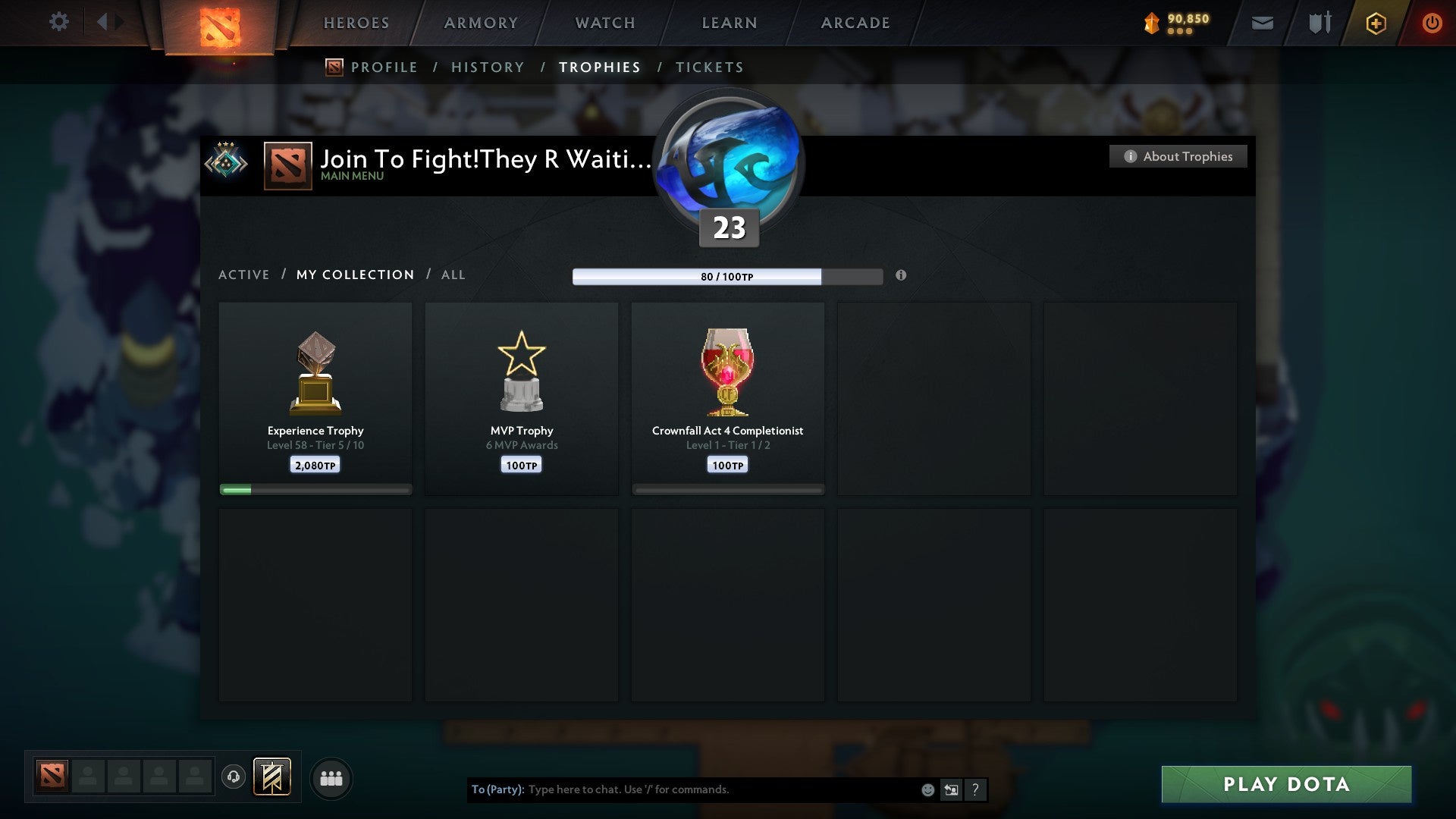Toggle the voice chat headset icon
This screenshot has height=819, width=1456.
click(x=233, y=777)
